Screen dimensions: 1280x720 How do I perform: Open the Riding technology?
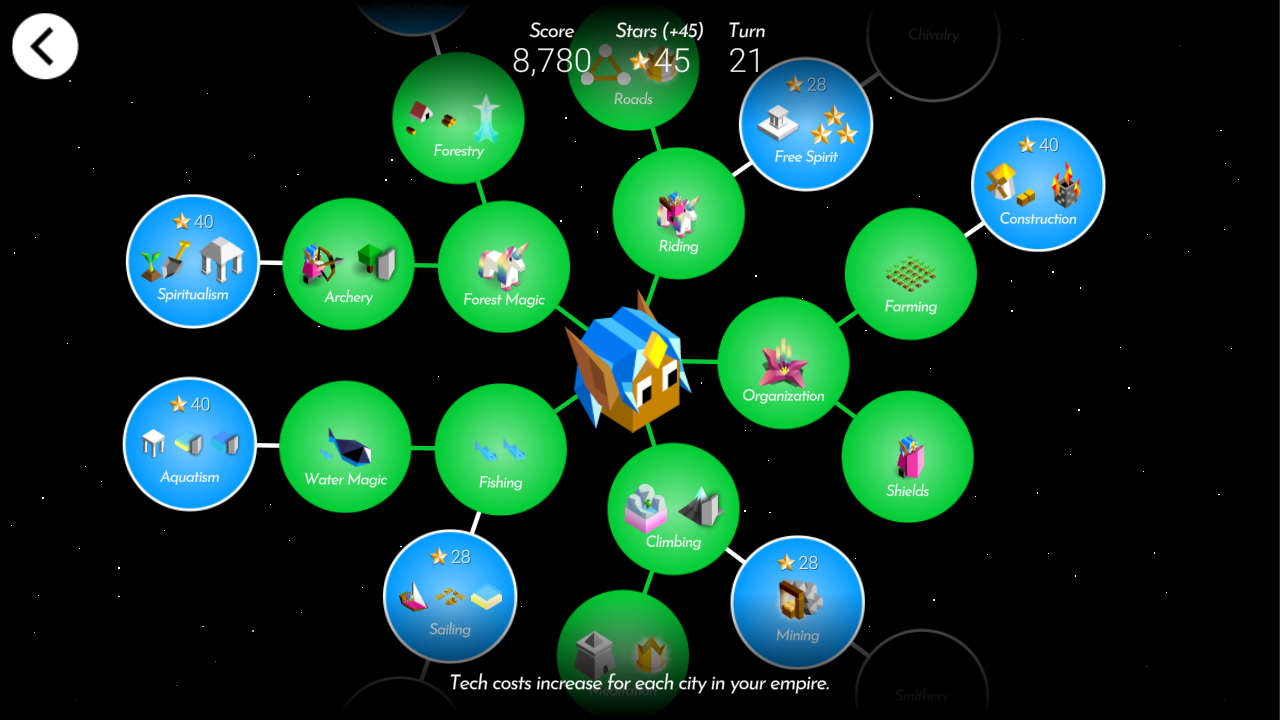pos(678,213)
